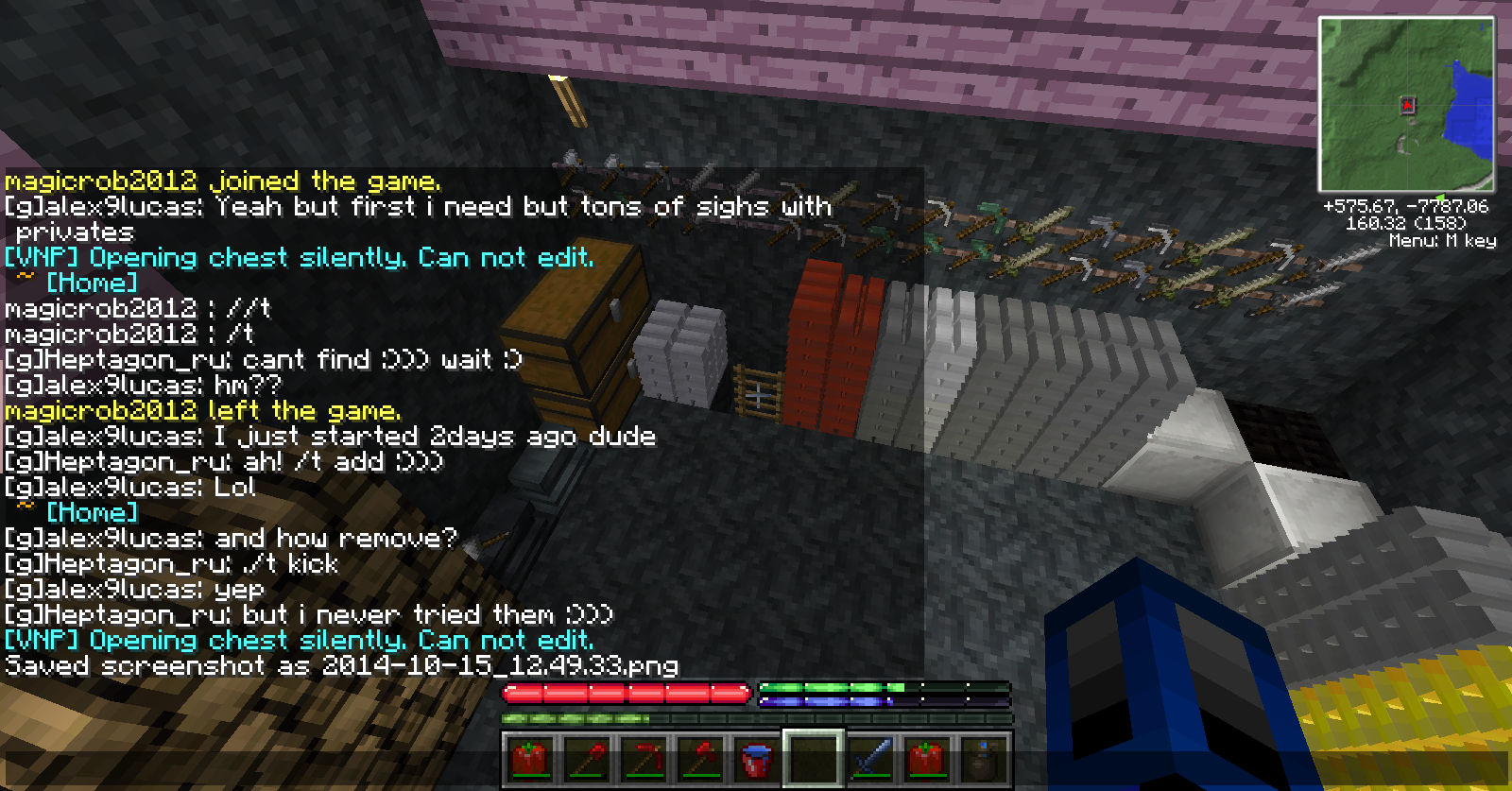The height and width of the screenshot is (791, 1512).
Task: Select the red axe hotbar slot
Action: pyautogui.click(x=700, y=758)
